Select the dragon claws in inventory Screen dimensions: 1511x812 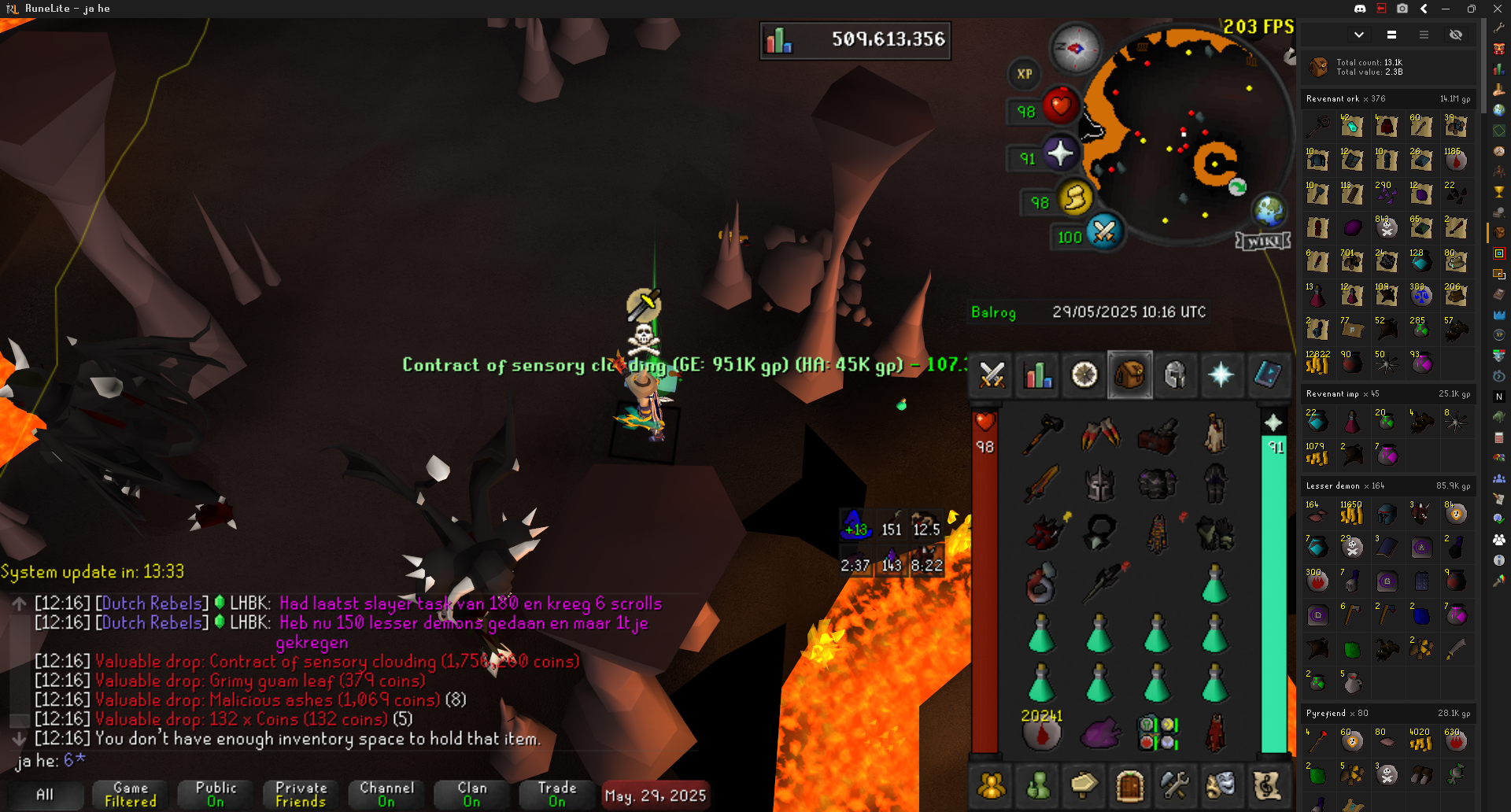(1099, 434)
